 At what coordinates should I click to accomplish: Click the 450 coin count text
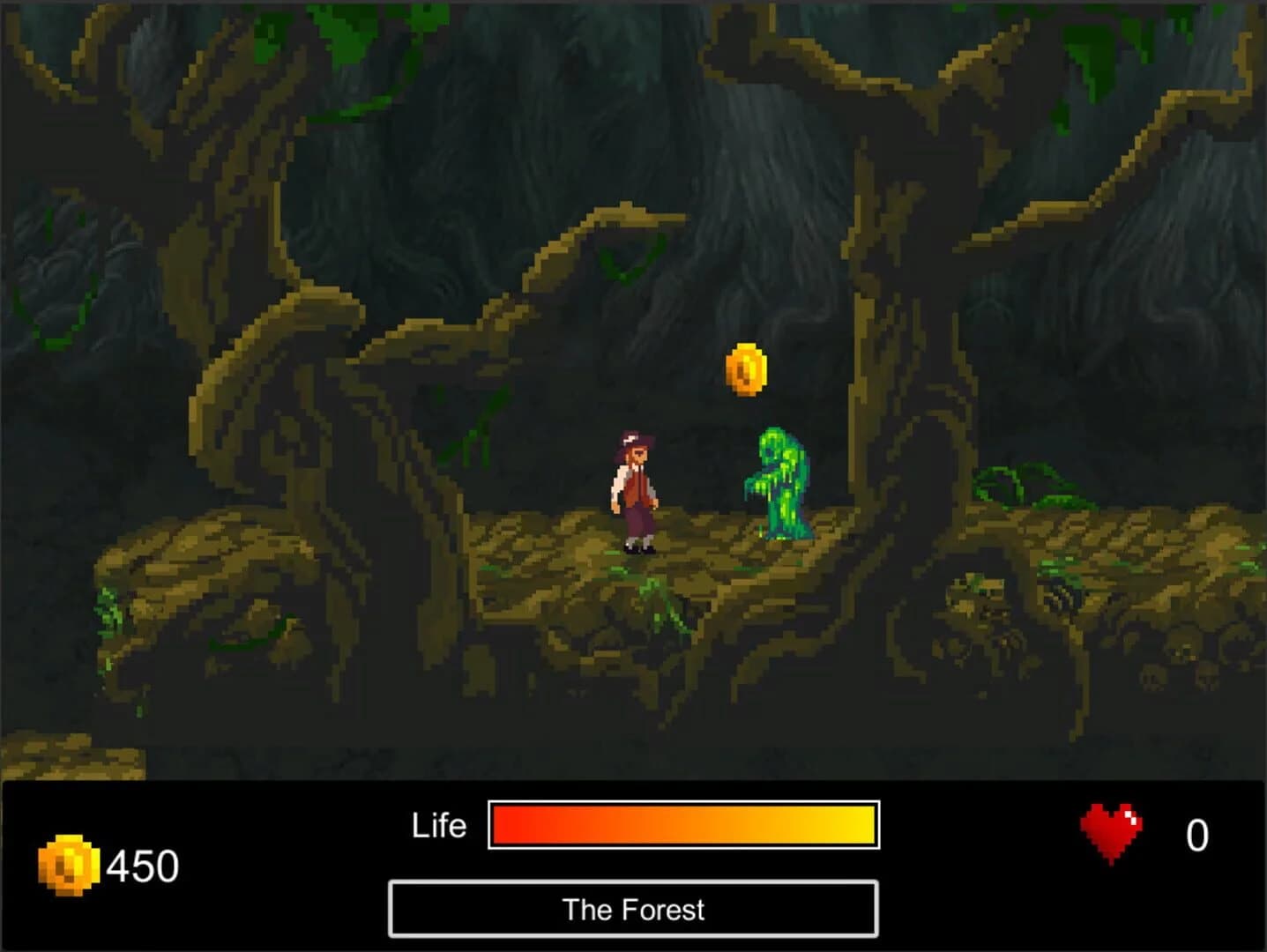coord(141,866)
